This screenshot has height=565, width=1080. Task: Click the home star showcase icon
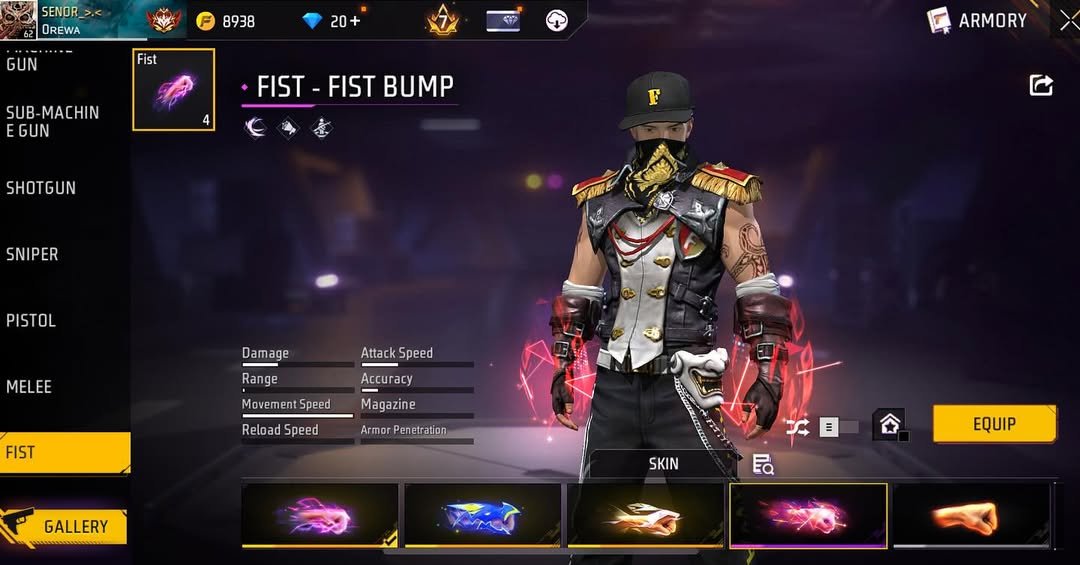coord(889,425)
